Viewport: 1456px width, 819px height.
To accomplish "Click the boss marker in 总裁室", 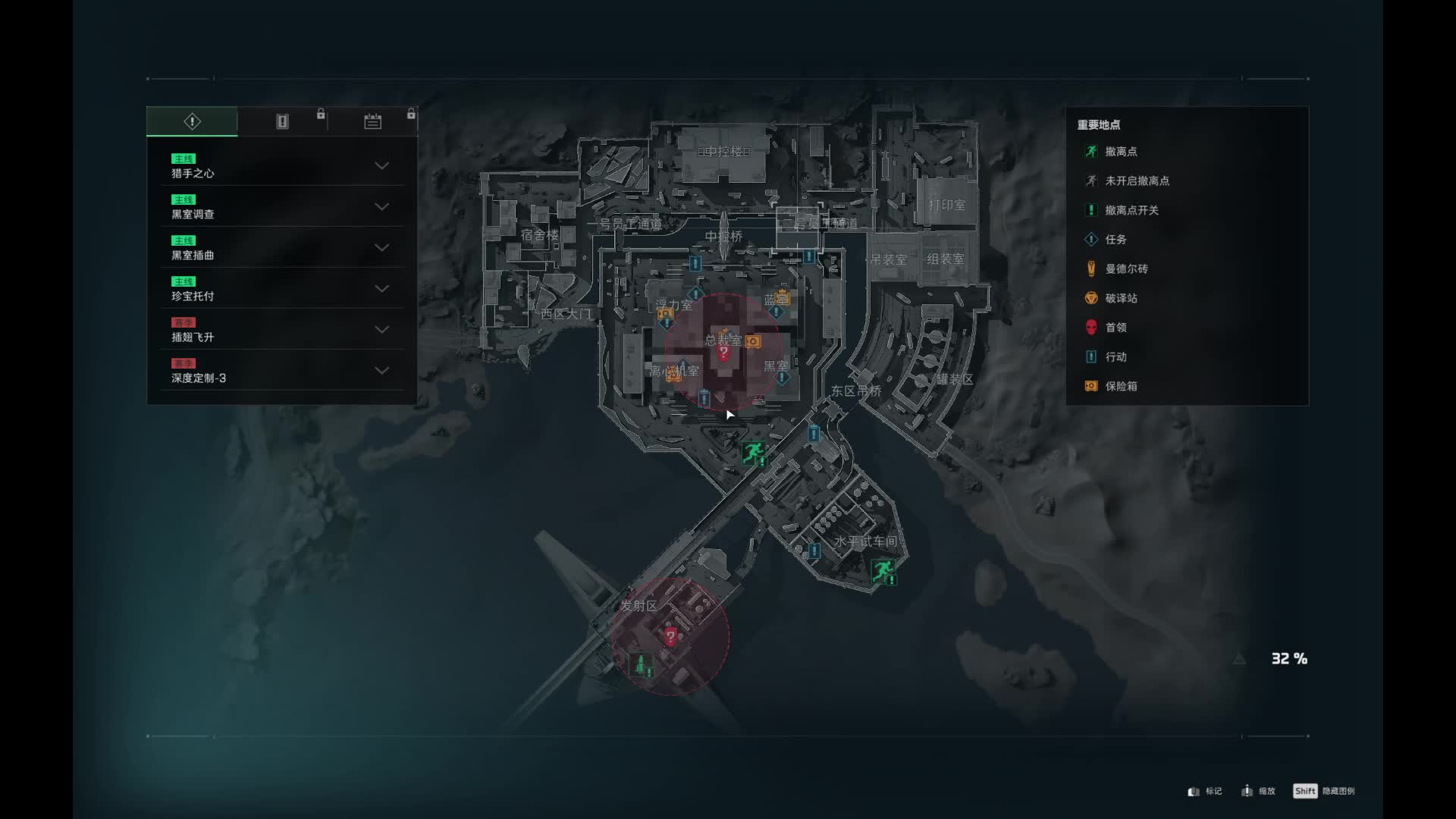I will click(723, 353).
